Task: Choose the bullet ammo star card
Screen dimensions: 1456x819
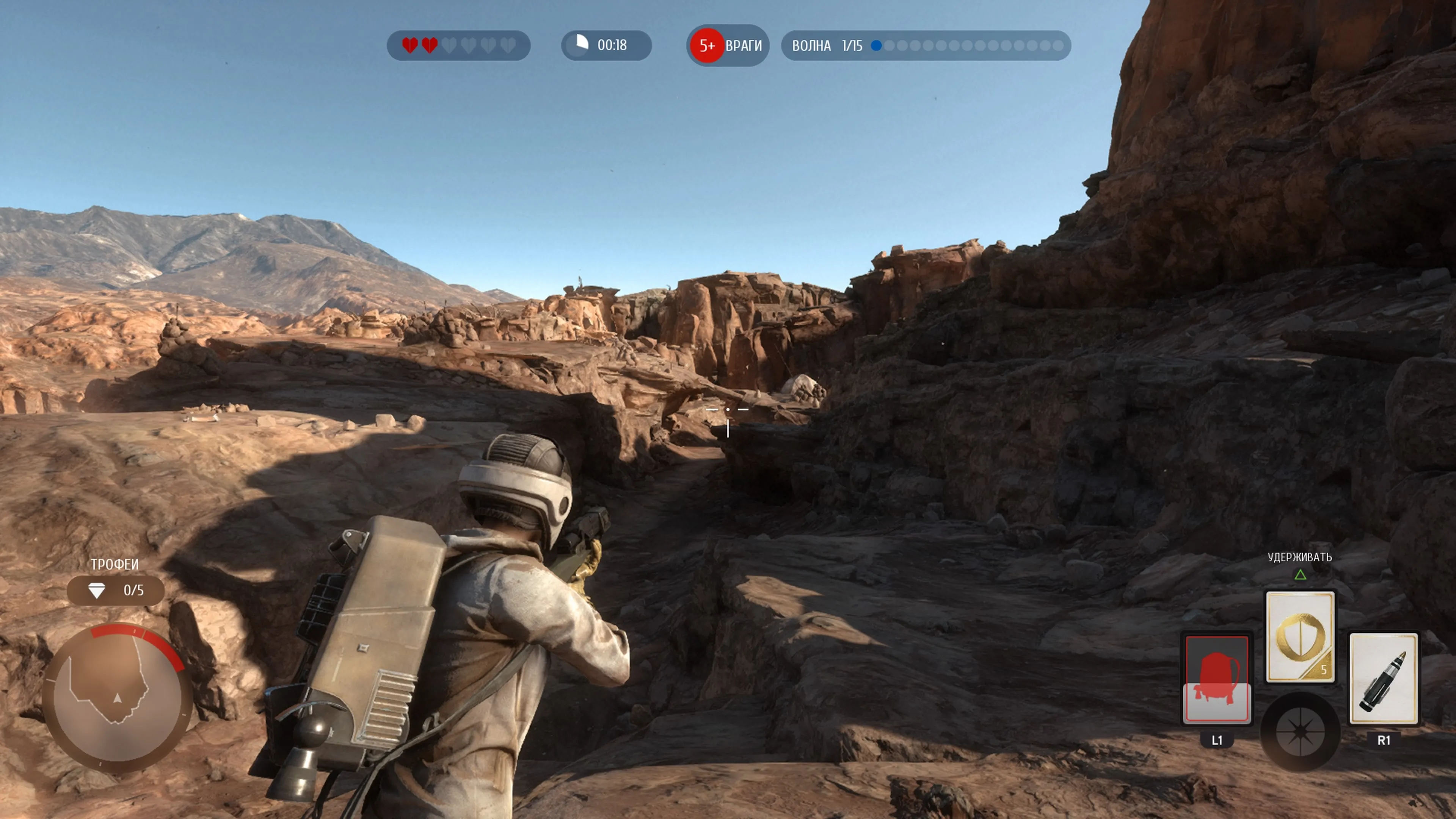Action: (x=1383, y=678)
